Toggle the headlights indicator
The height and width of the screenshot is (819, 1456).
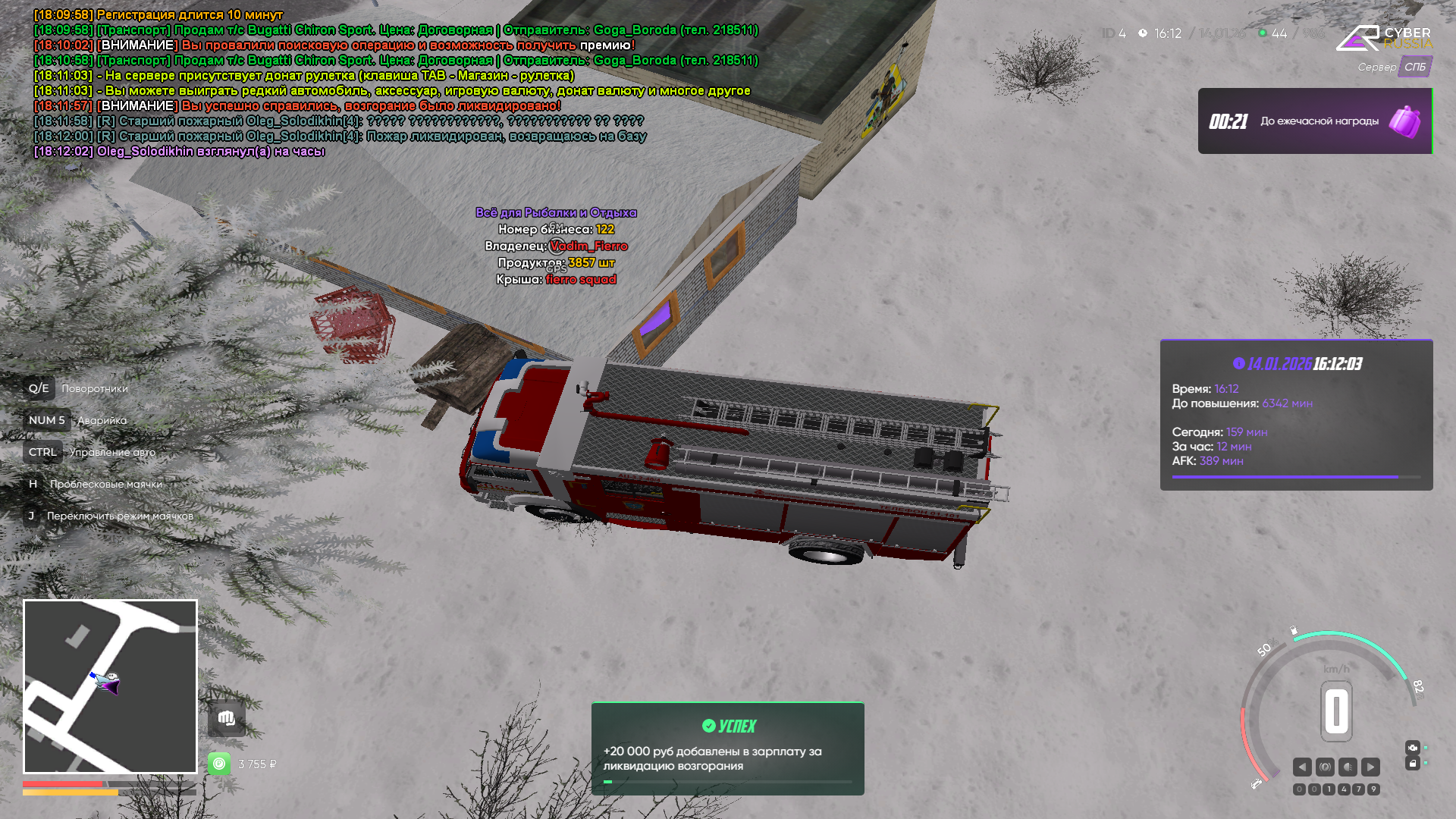click(1348, 767)
